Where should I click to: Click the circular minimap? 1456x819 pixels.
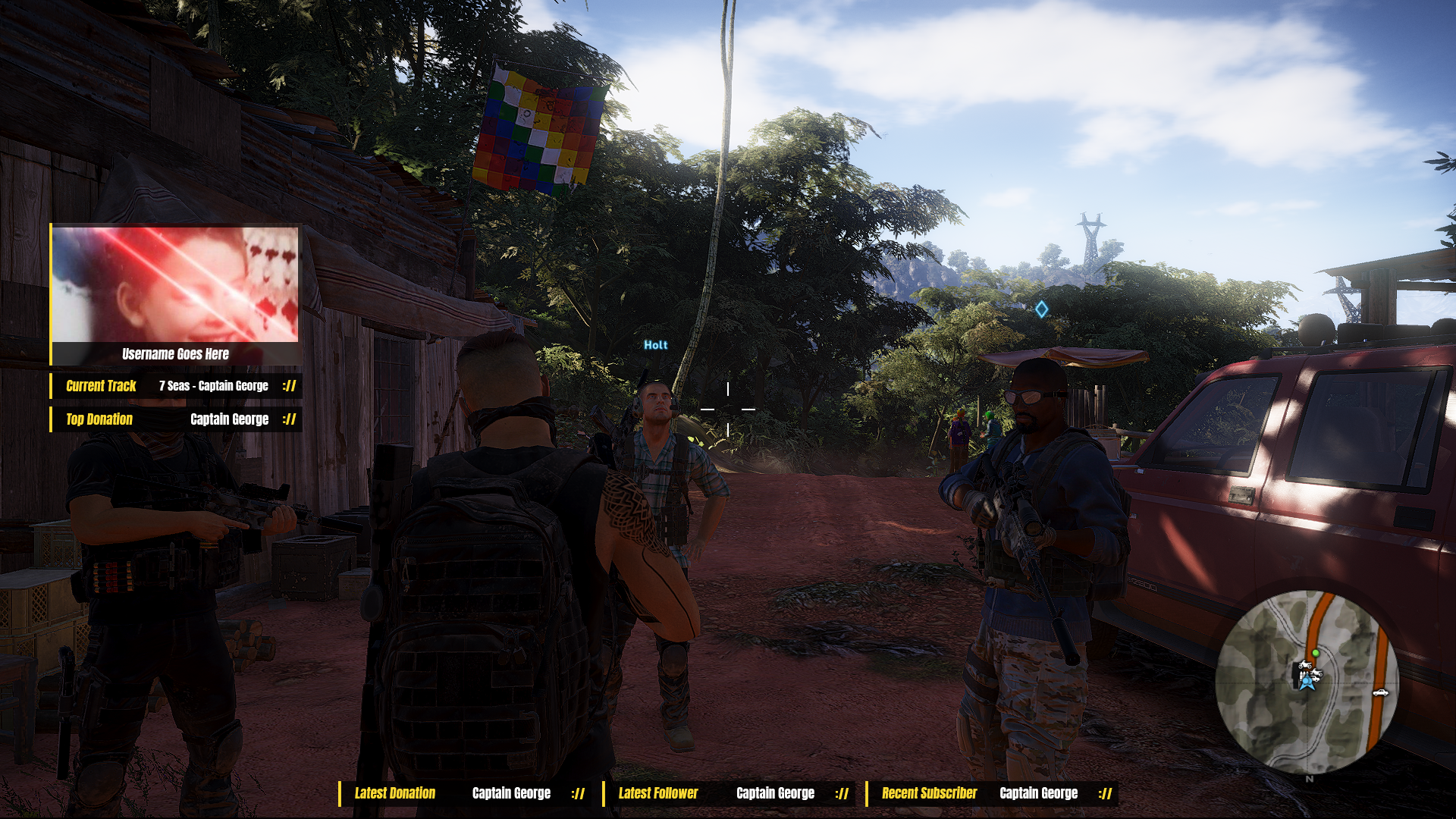click(1306, 682)
